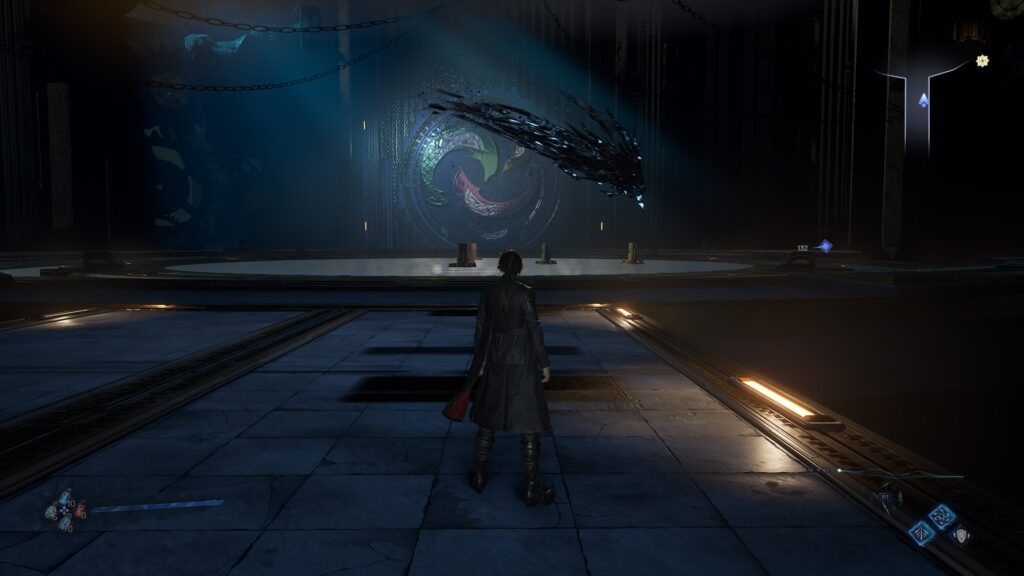Select the top blue crystal quick item
Image resolution: width=1024 pixels, height=576 pixels.
[x=65, y=496]
